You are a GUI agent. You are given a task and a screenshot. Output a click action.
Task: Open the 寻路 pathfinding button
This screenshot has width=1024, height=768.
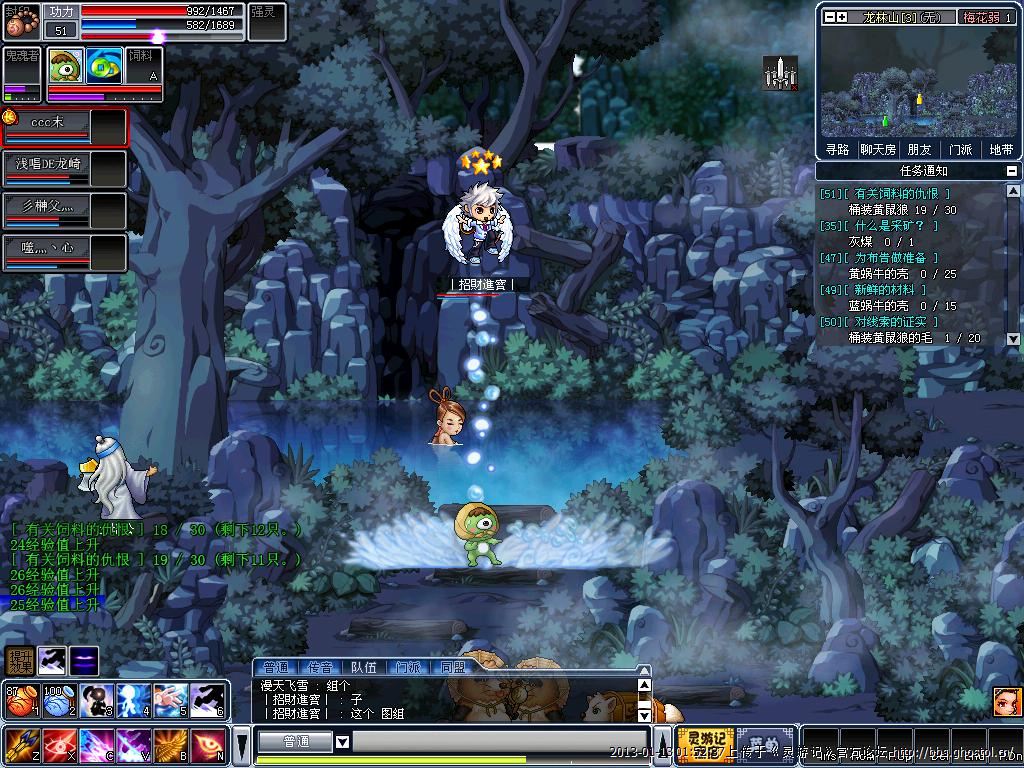pos(837,149)
